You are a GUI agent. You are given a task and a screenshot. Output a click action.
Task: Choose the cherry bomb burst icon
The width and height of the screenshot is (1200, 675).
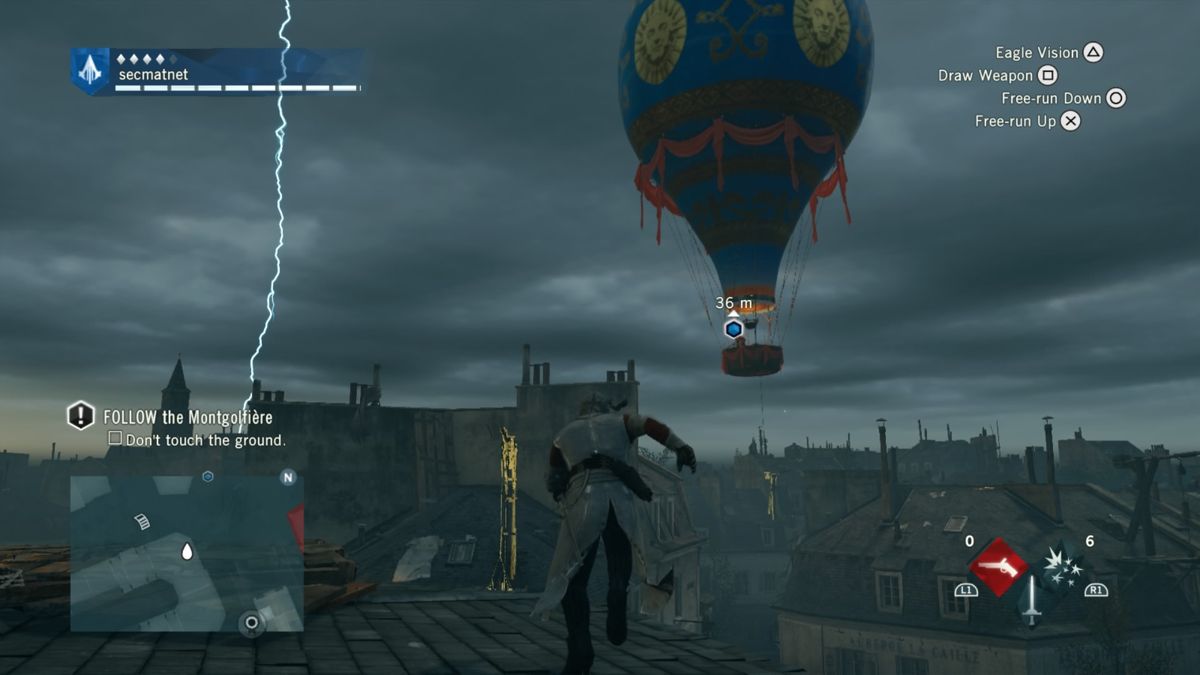pyautogui.click(x=1062, y=564)
